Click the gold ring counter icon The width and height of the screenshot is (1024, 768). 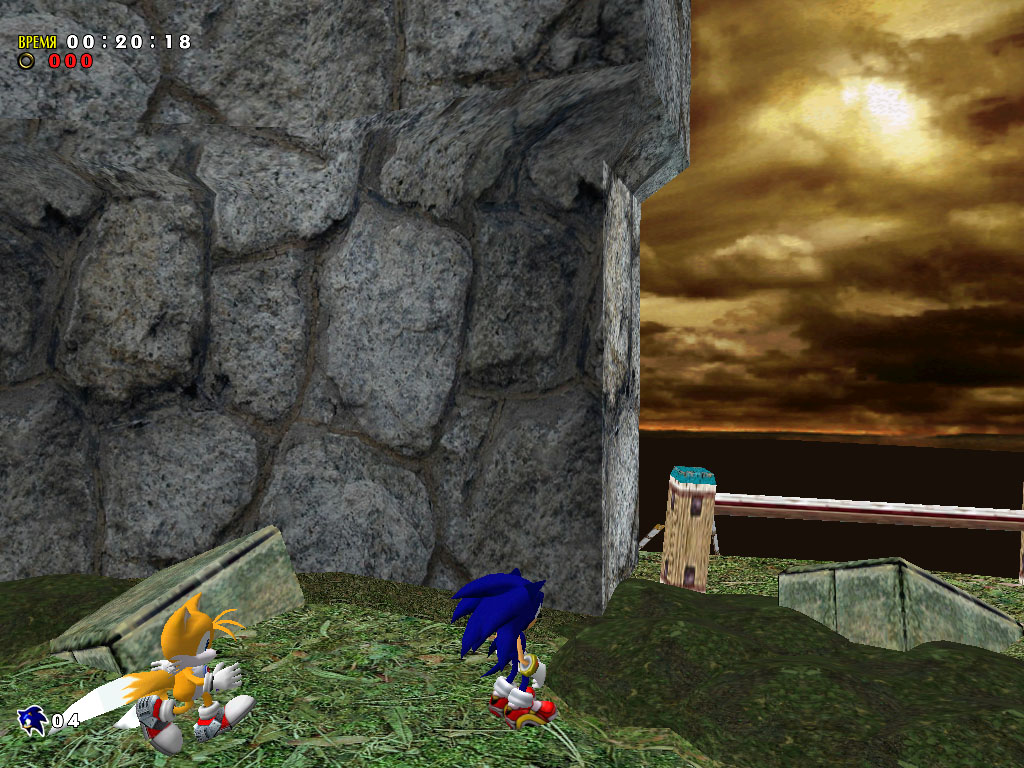27,61
